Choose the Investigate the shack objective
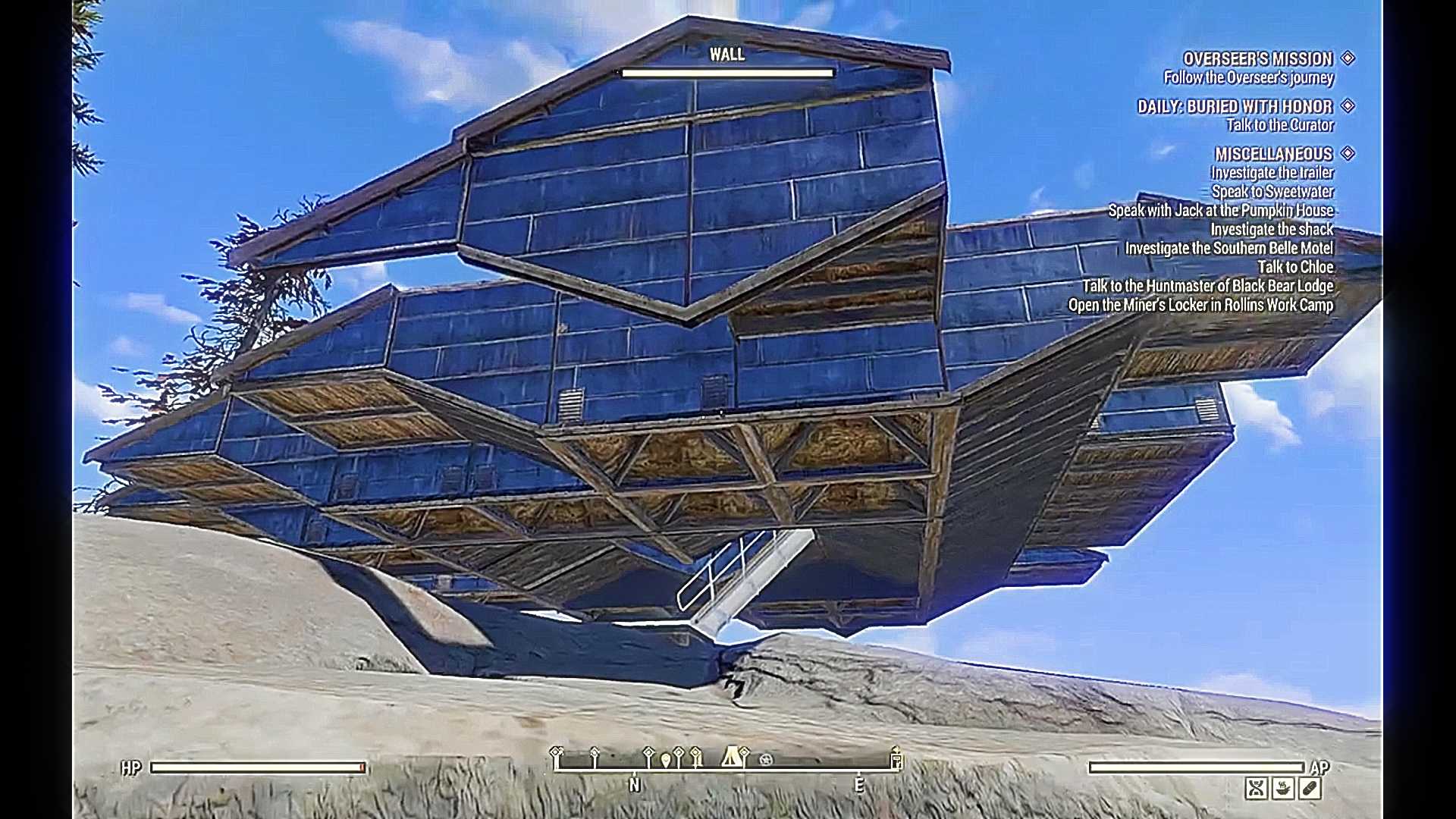The width and height of the screenshot is (1456, 819). (x=1272, y=230)
